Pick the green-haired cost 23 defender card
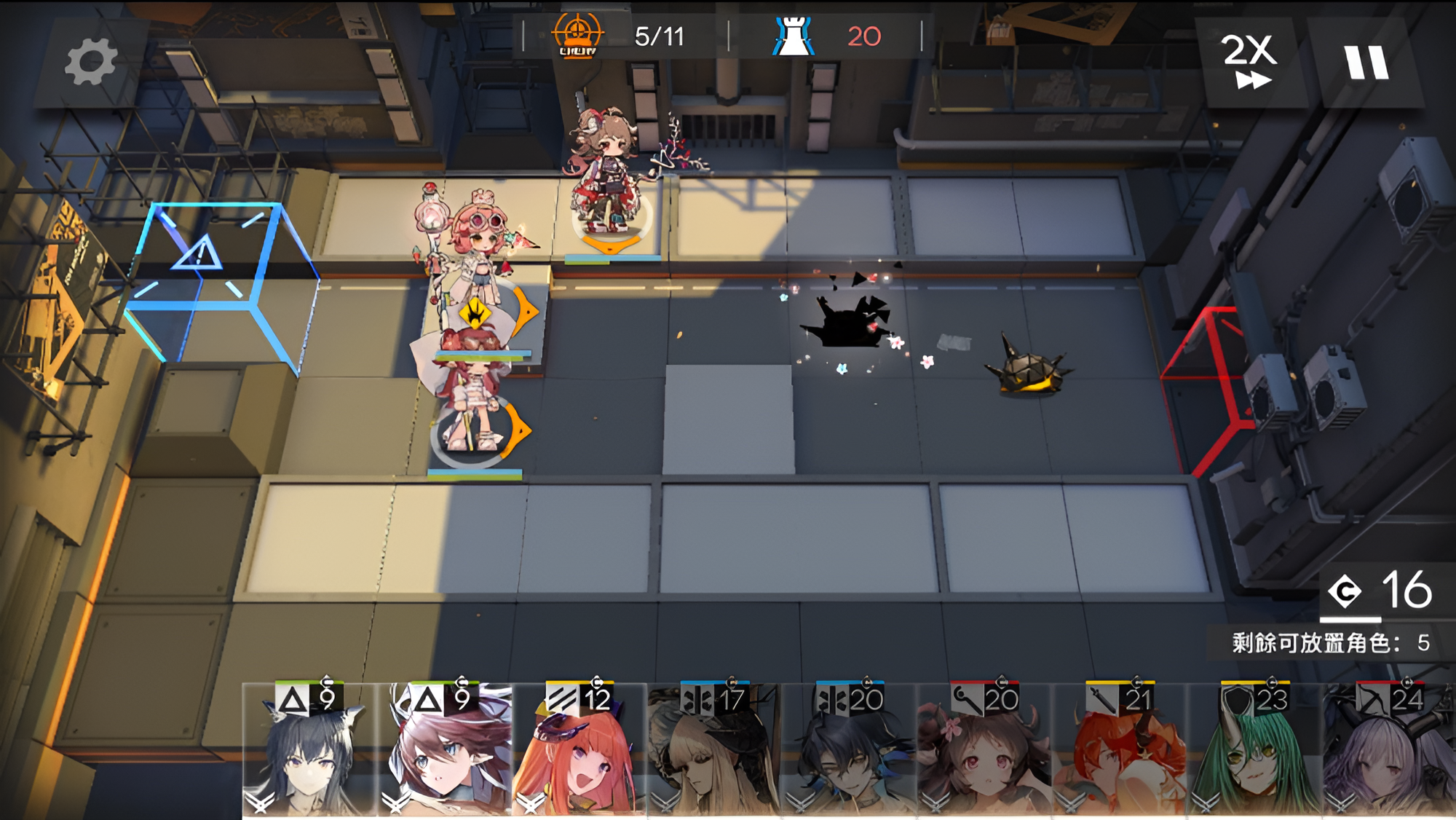 [x=1254, y=750]
